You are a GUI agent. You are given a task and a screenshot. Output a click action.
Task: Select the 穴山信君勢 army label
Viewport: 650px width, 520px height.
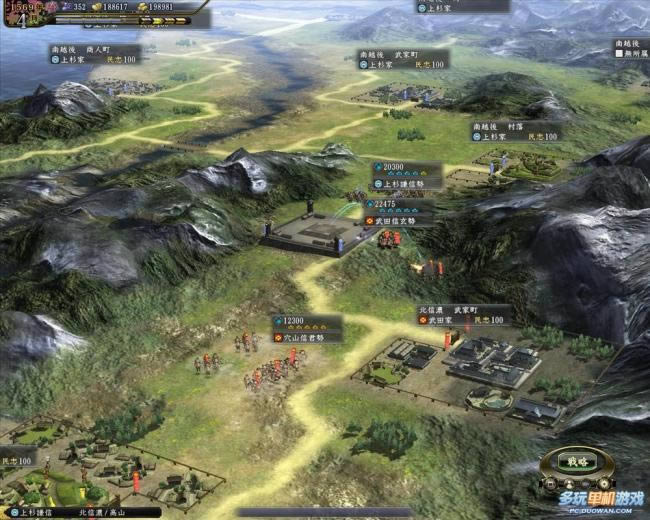[307, 336]
